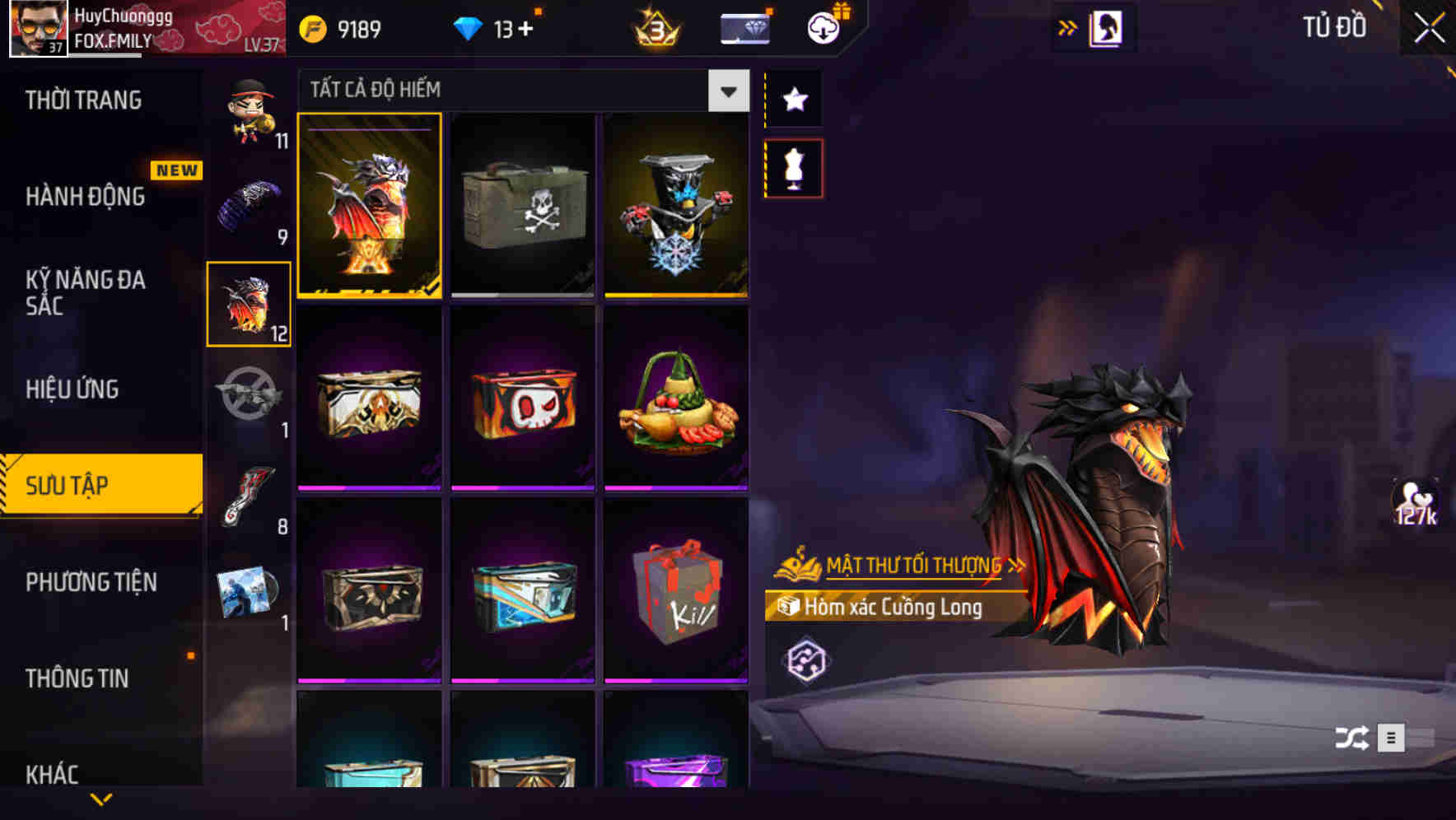Open the dragon collection category icon
This screenshot has width=1456, height=820.
click(x=248, y=305)
